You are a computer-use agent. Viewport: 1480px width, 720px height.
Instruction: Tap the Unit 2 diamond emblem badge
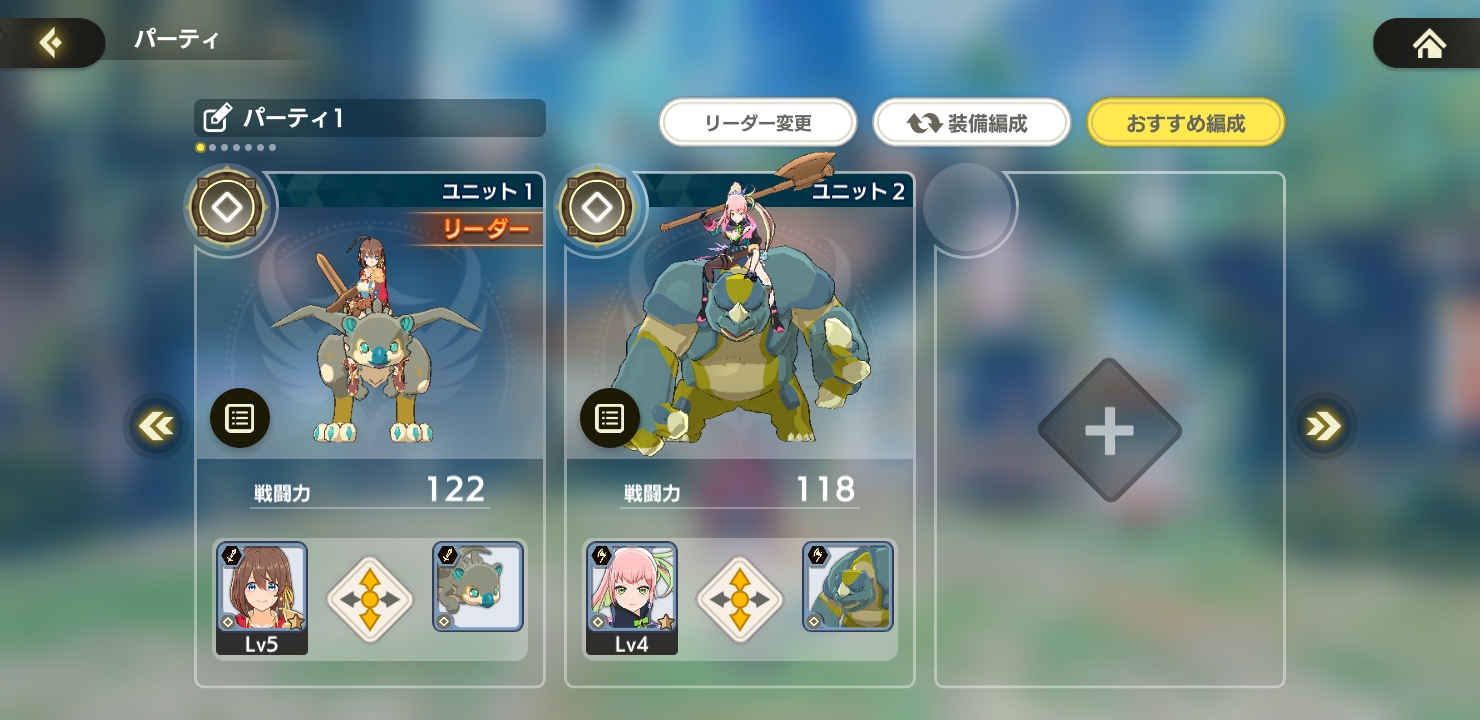(598, 209)
